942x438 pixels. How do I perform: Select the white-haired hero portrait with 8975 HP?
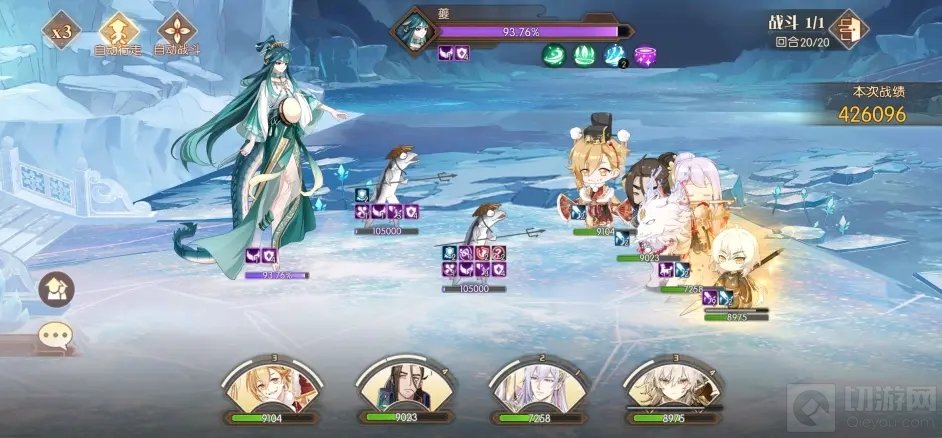(668, 390)
